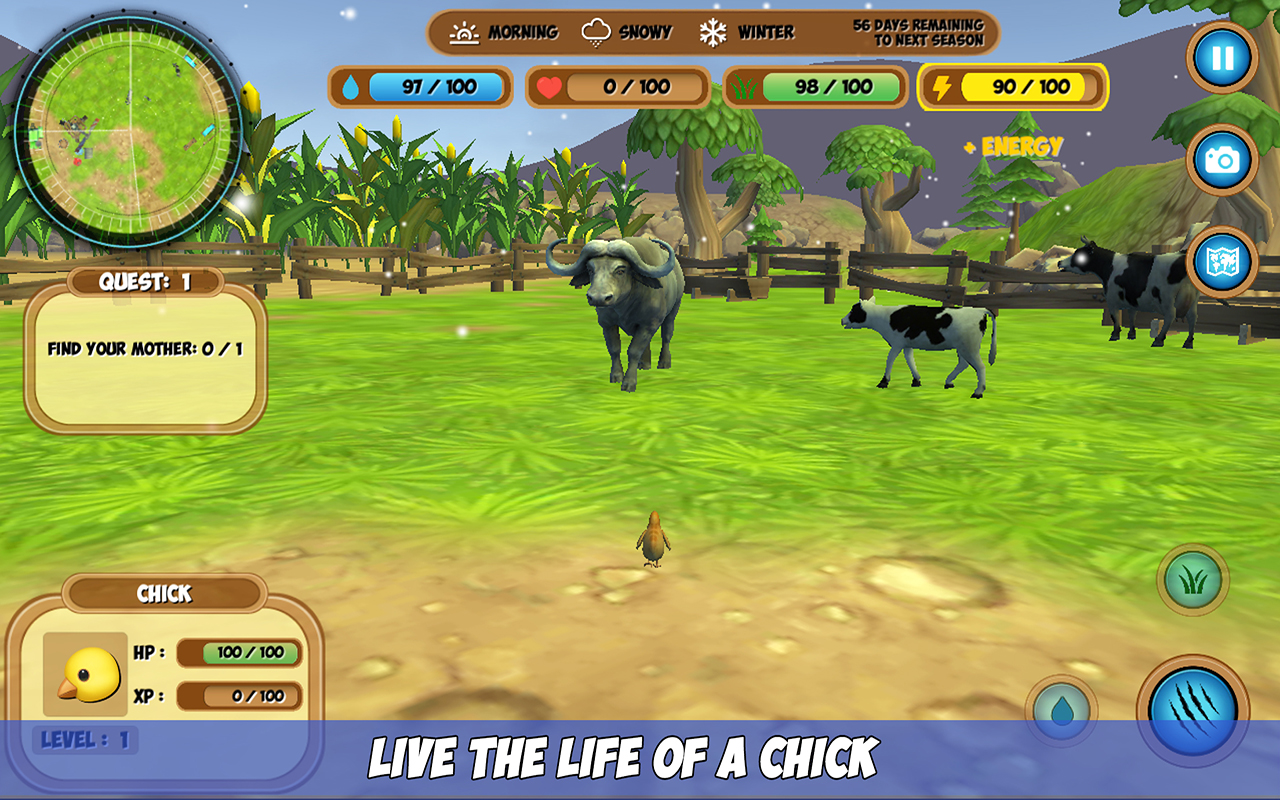Click the grass icon on the hunger bar
Screen dimensions: 1280x800
(x=744, y=87)
